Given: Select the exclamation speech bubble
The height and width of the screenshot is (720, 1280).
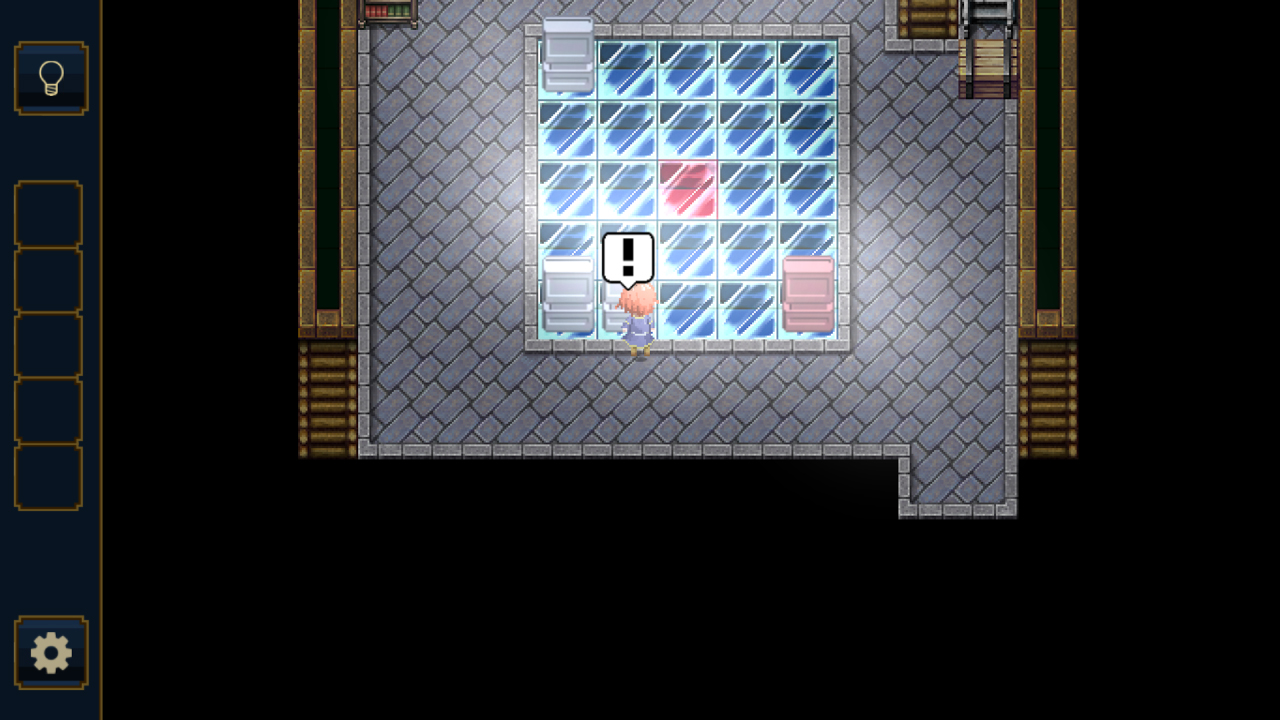Looking at the screenshot, I should 628,257.
